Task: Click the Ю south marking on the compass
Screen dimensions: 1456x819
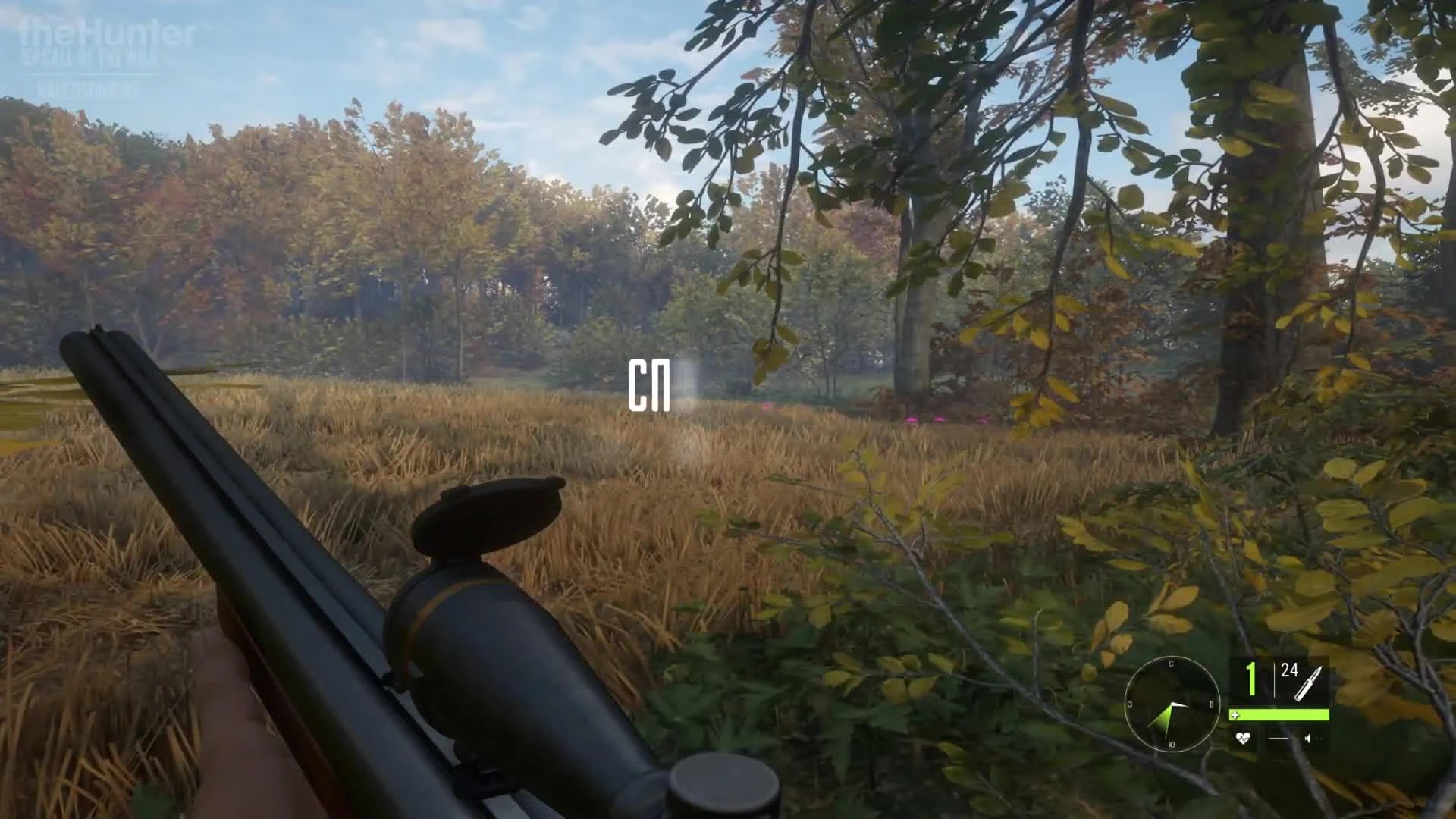Action: click(1173, 745)
